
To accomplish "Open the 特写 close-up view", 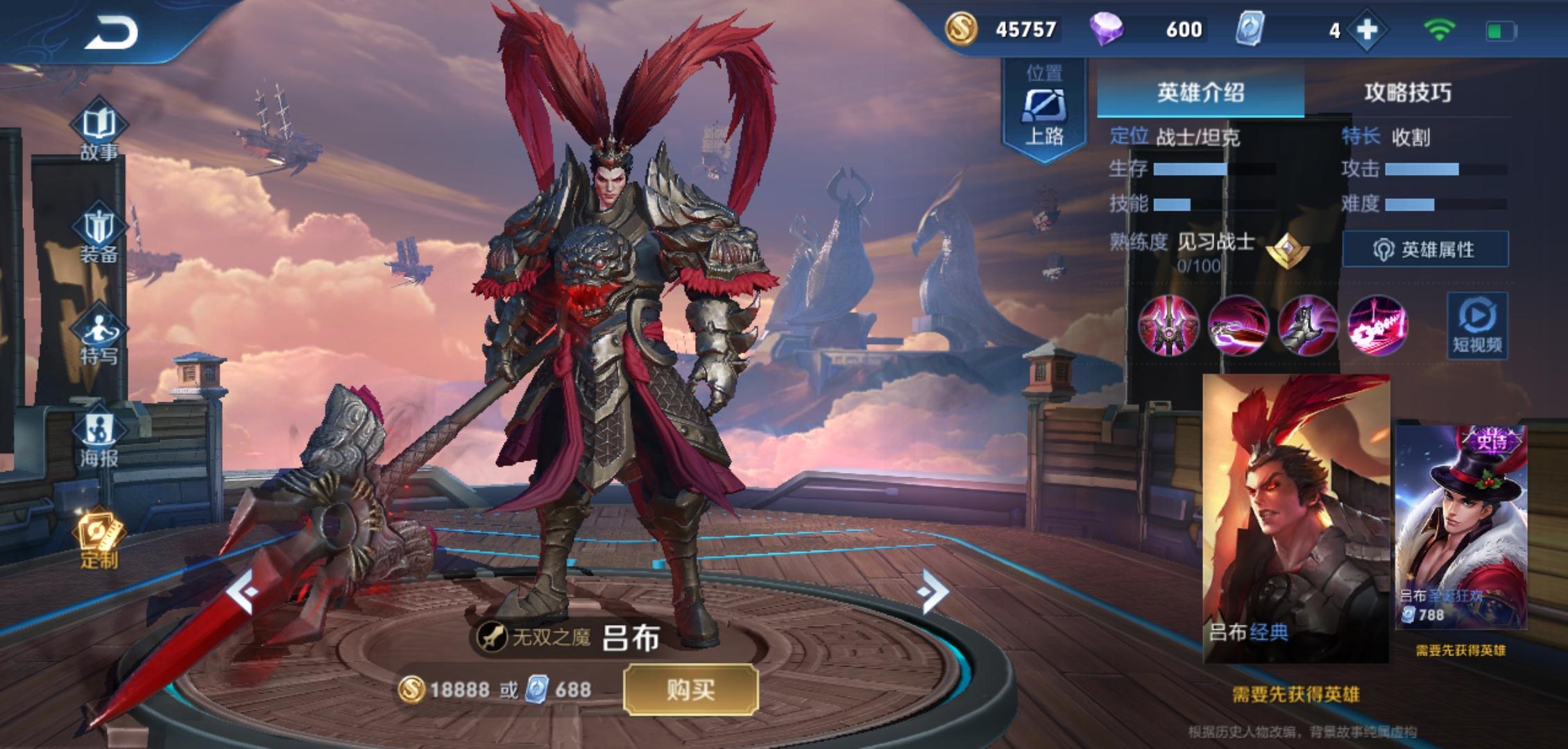I will (x=99, y=338).
